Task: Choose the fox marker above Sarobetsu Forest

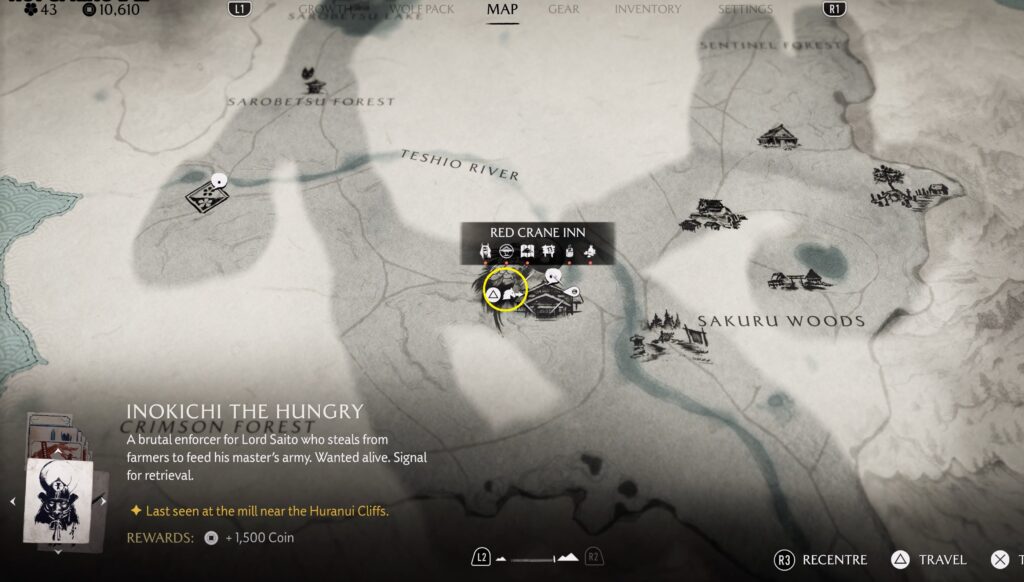Action: 309,79
